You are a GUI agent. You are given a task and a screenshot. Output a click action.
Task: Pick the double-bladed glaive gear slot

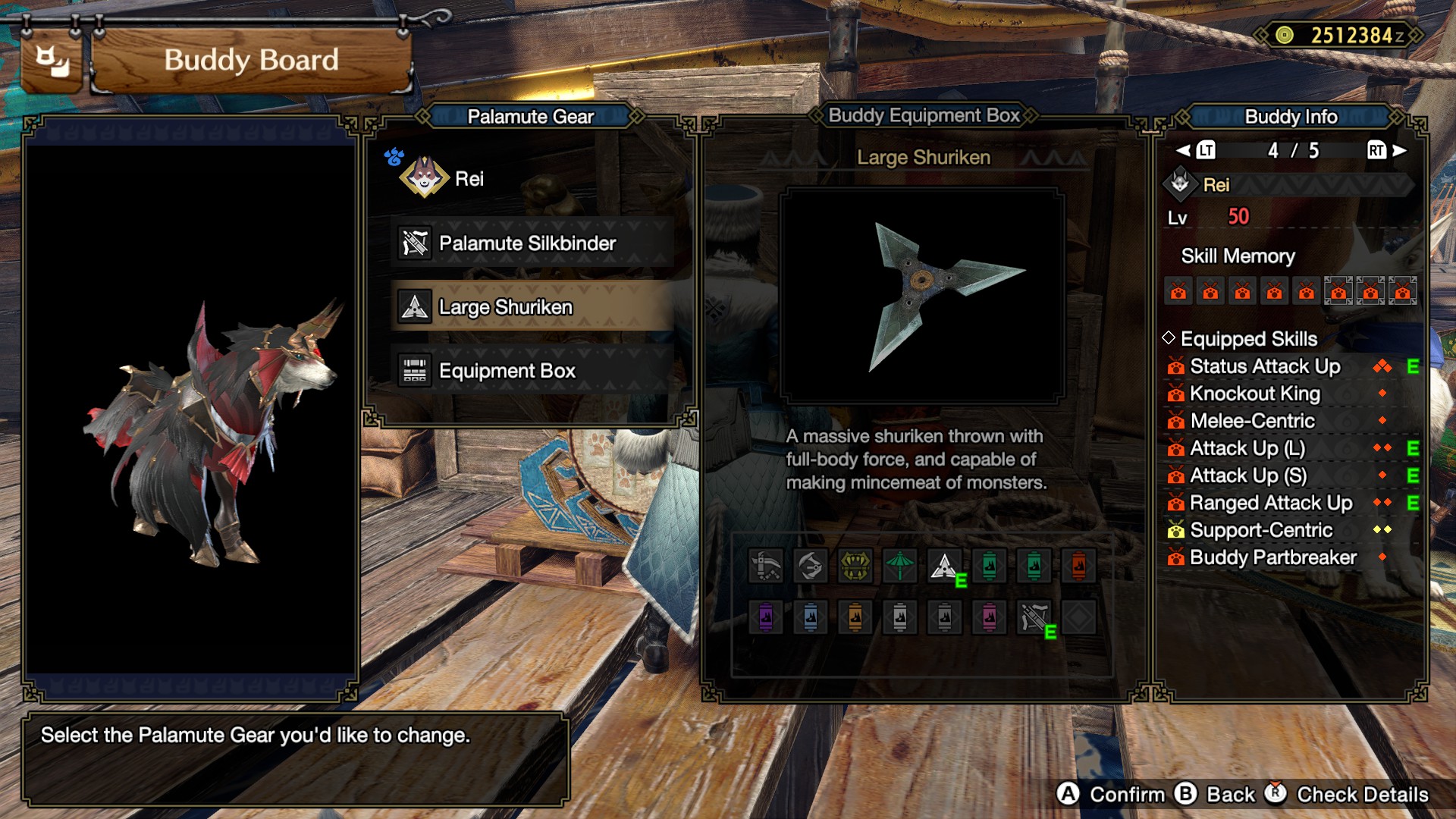(x=811, y=566)
